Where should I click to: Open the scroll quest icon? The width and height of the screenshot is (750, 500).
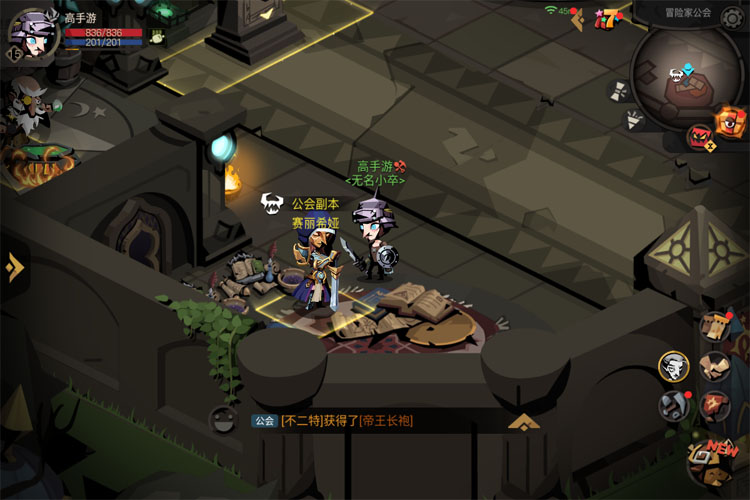click(x=716, y=326)
